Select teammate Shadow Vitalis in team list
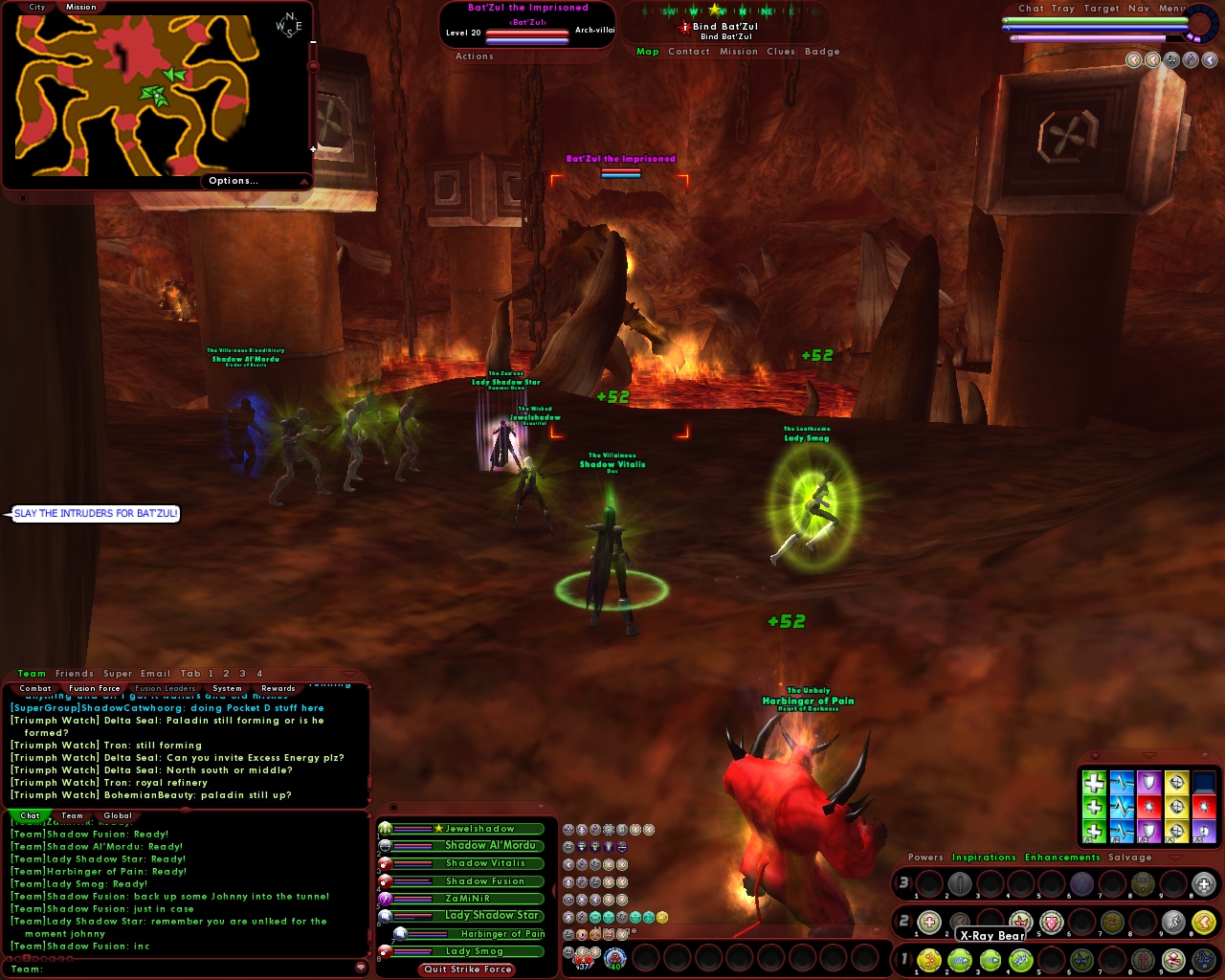This screenshot has height=980, width=1225. pos(484,863)
